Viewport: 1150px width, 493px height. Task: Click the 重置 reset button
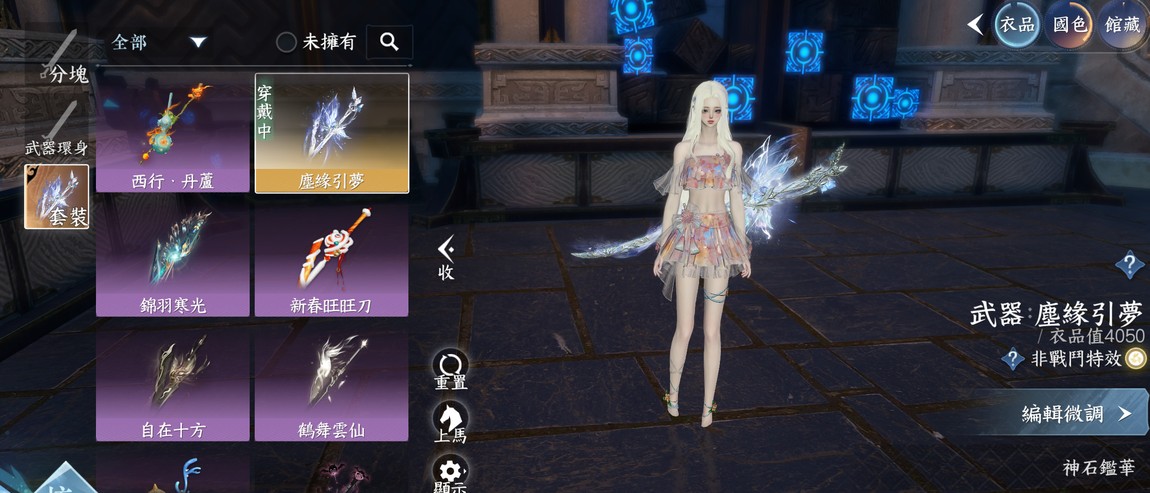tap(450, 369)
